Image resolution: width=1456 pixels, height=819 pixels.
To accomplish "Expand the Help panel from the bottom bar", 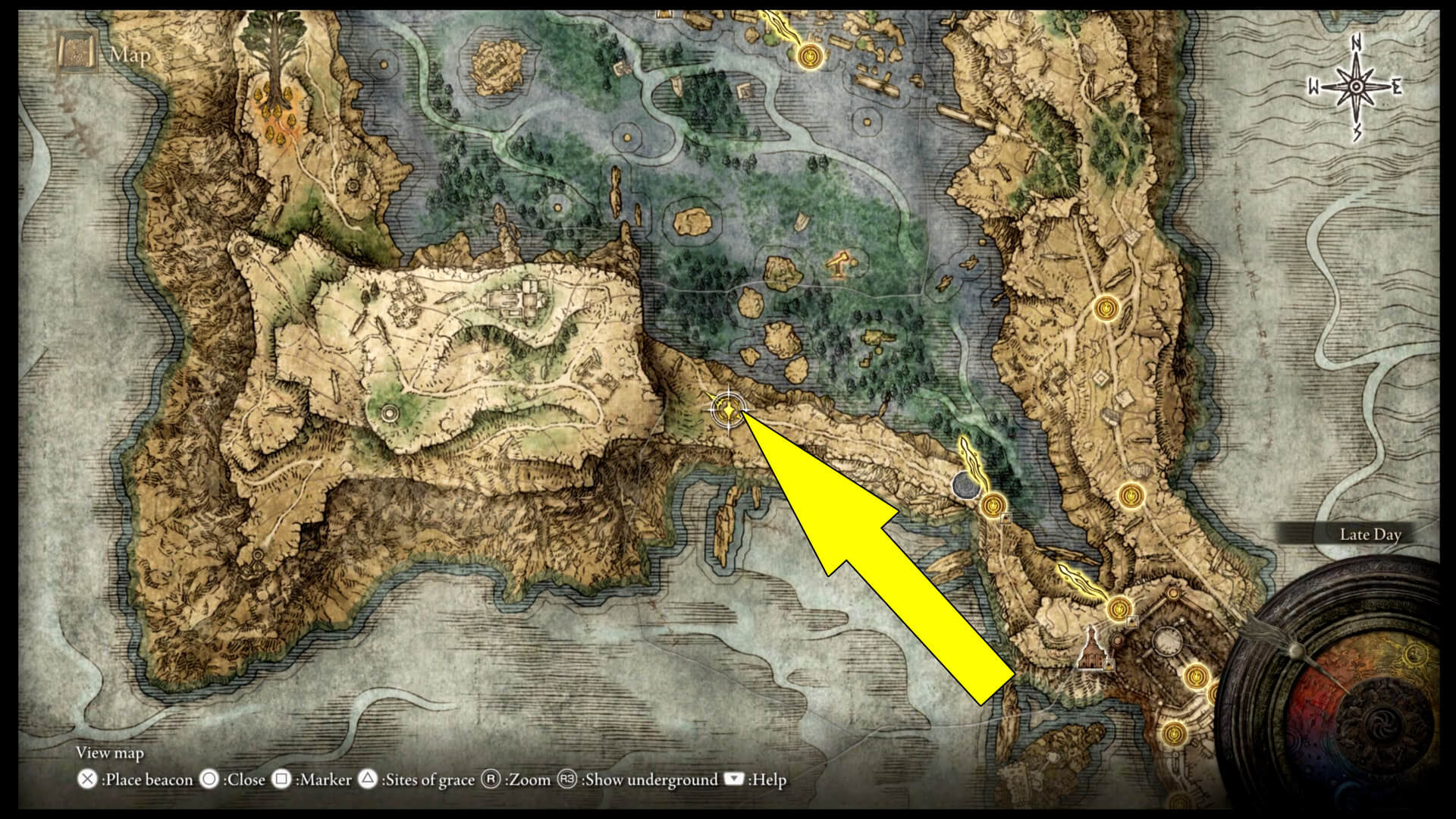I will point(734,780).
